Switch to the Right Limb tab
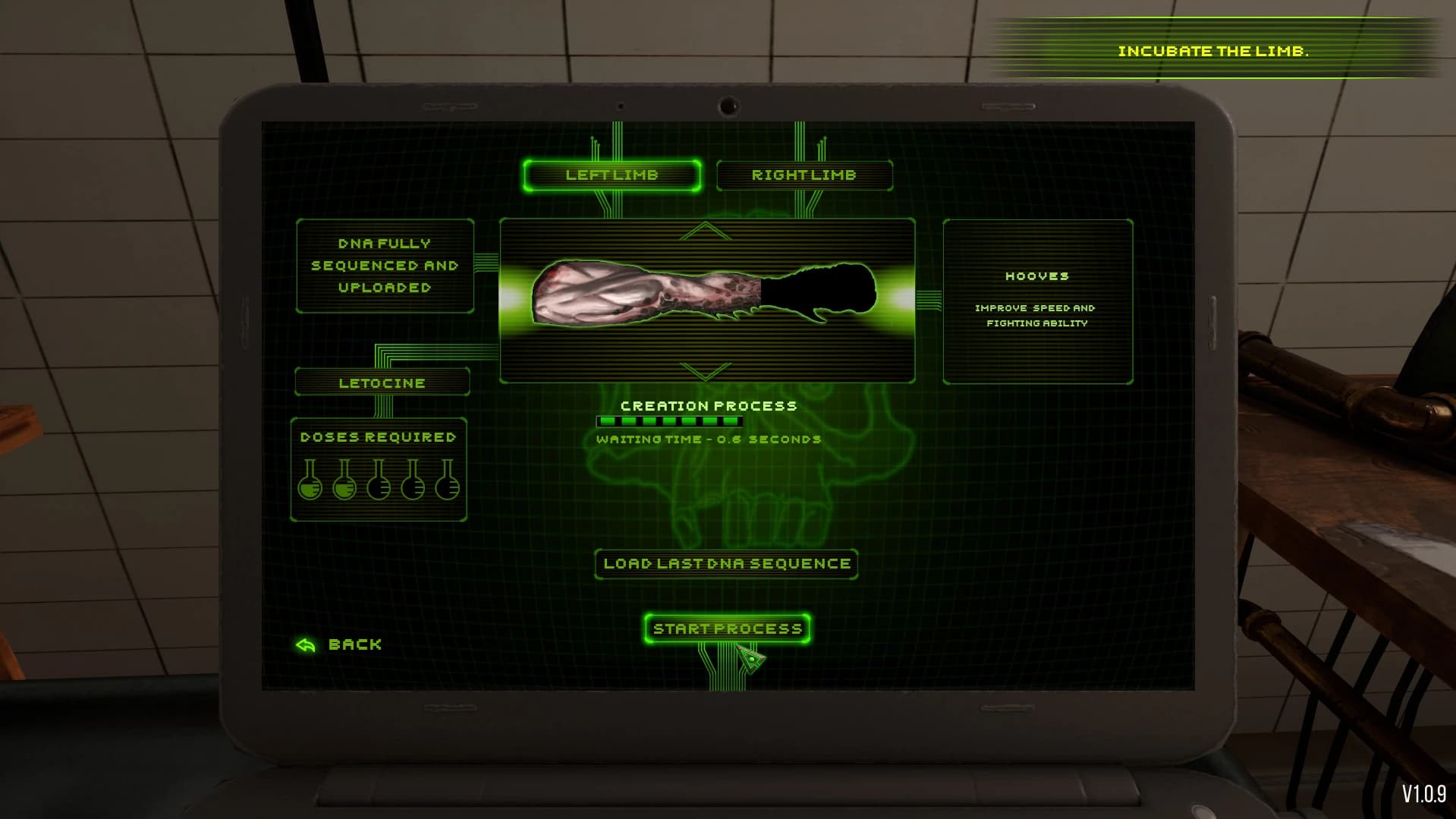The image size is (1456, 819). [805, 175]
